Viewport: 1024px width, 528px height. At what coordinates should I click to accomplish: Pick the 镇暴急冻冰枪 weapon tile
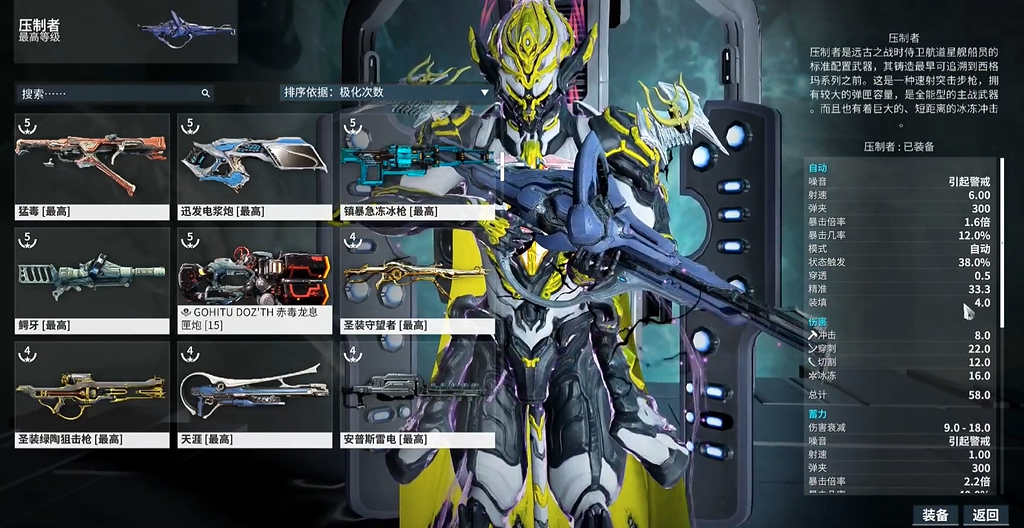[x=418, y=166]
